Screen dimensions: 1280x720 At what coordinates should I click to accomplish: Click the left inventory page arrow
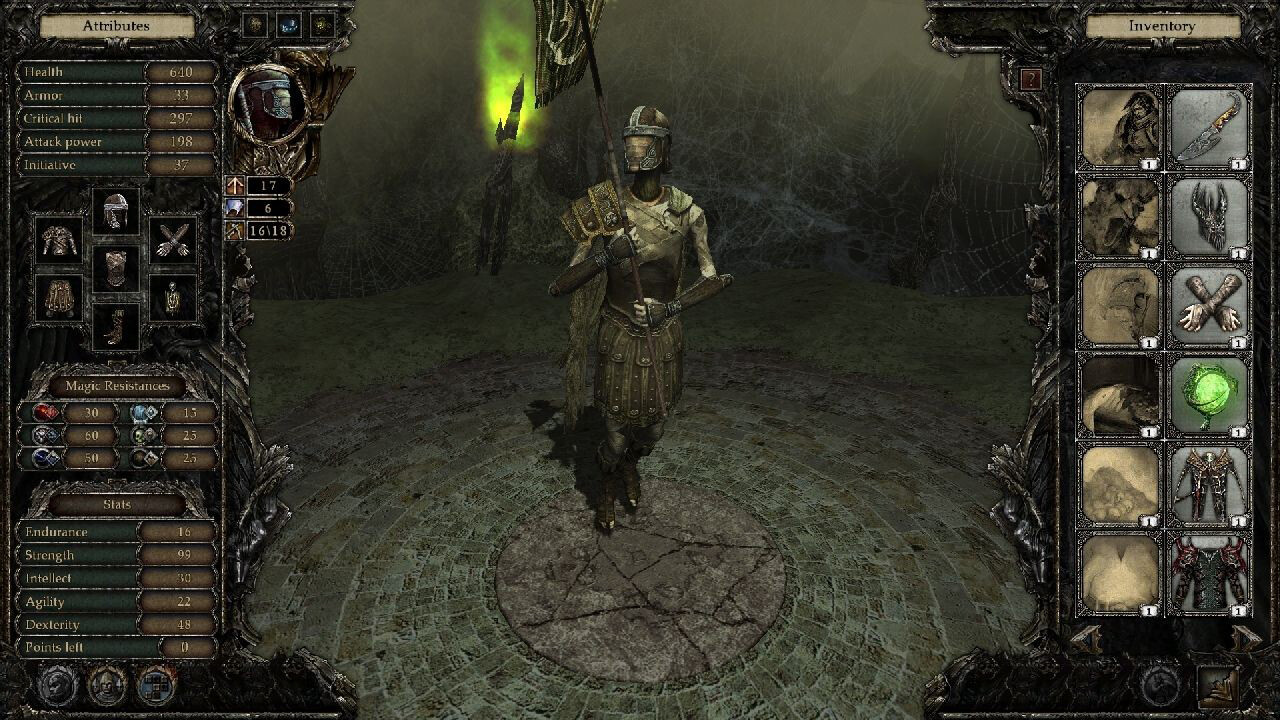coord(1086,638)
